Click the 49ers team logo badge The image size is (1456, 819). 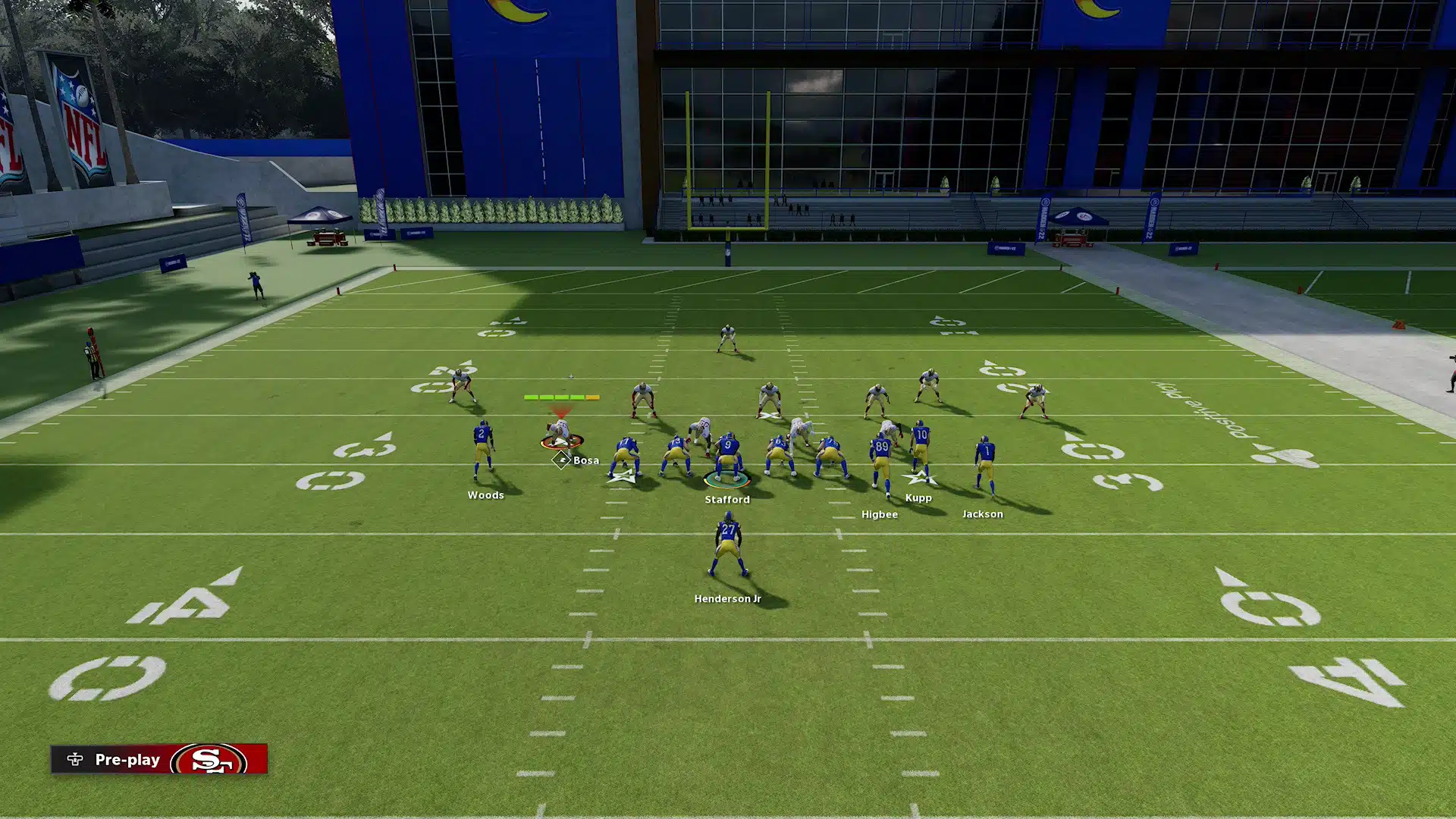point(211,760)
